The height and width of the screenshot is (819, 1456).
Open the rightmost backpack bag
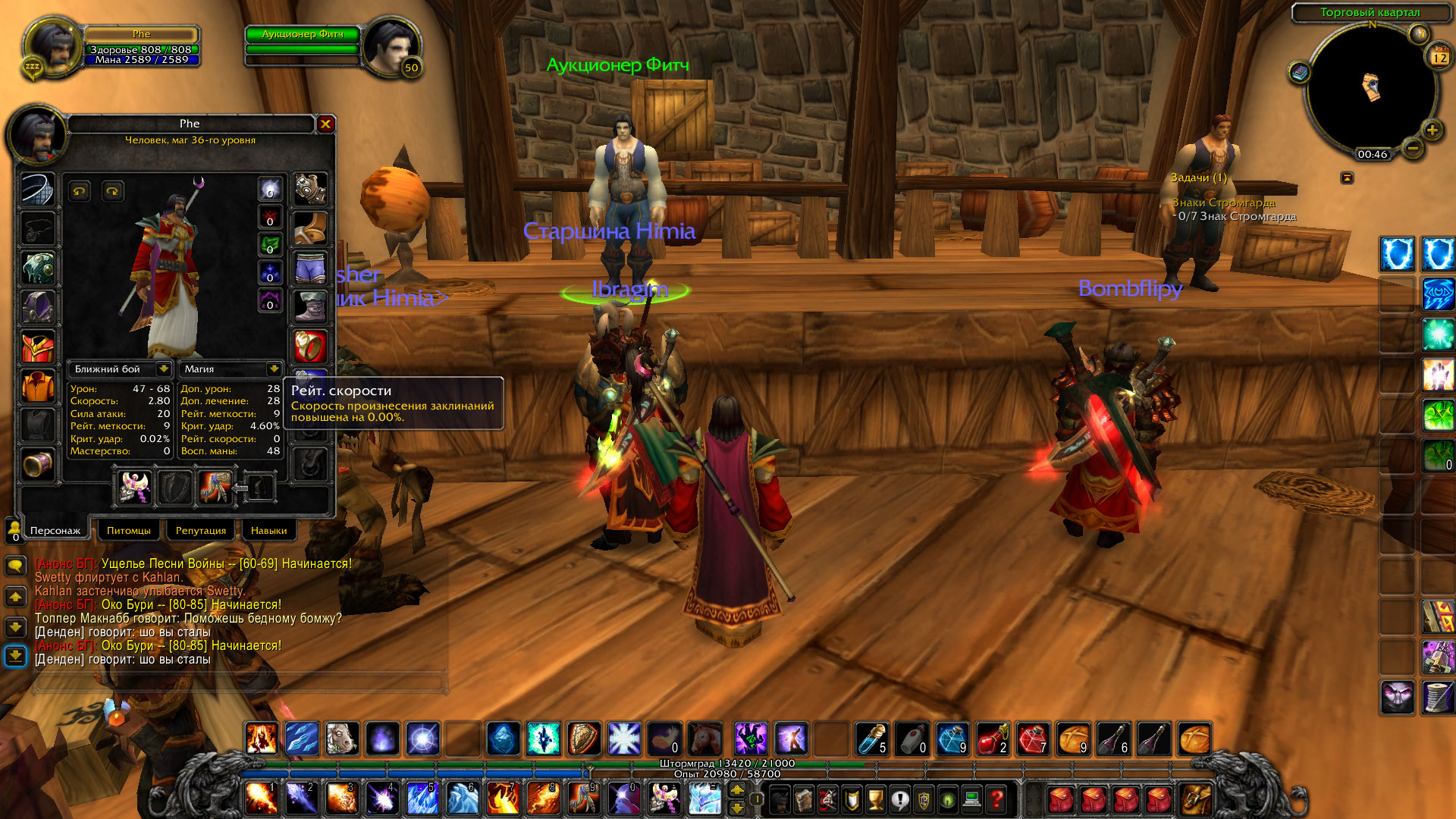coord(1196,800)
